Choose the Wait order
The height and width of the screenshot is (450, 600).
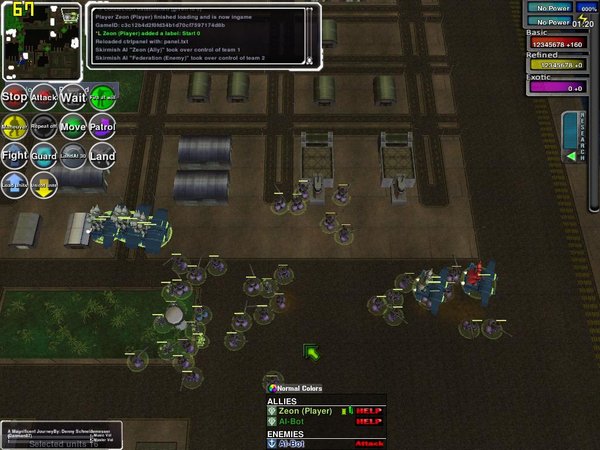[x=73, y=97]
